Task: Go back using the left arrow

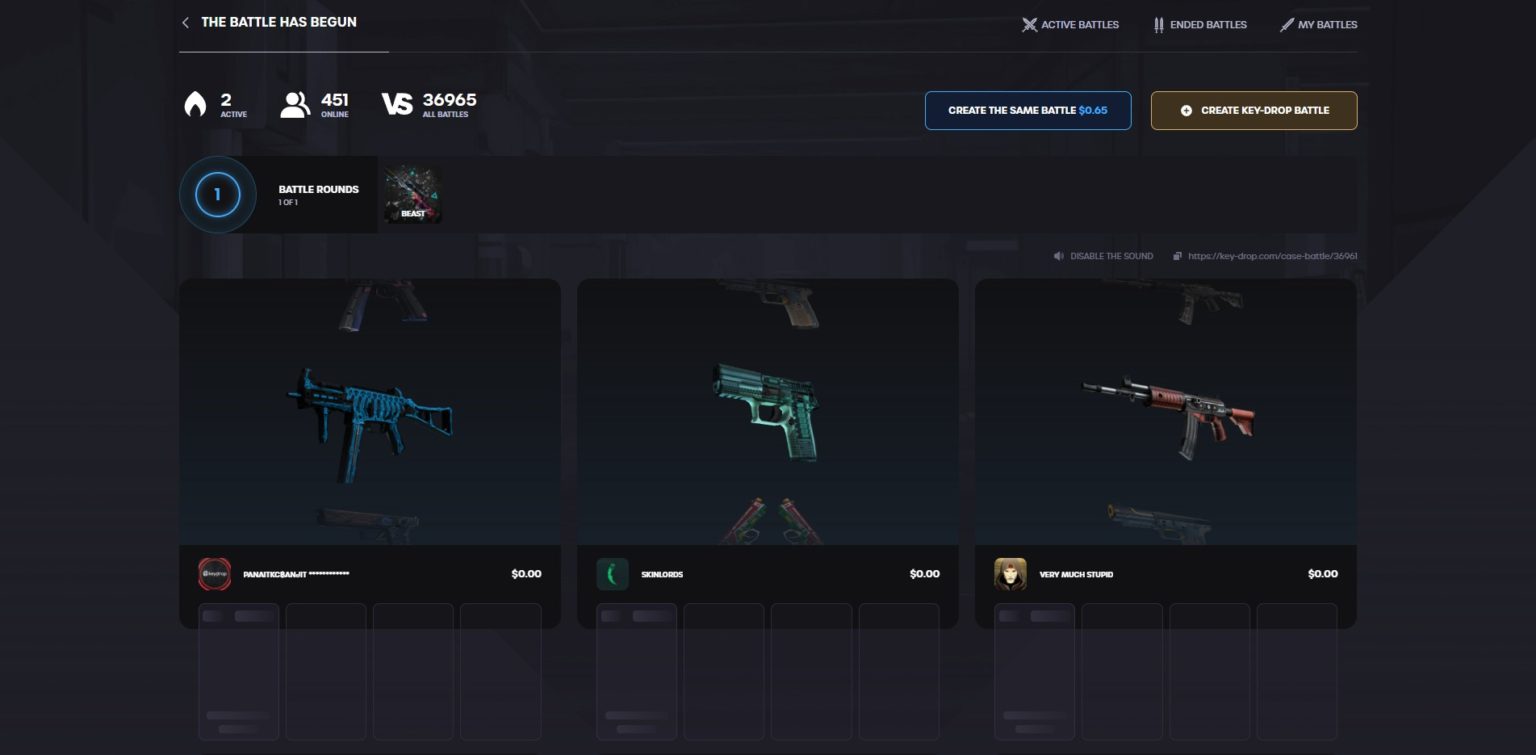Action: [185, 22]
